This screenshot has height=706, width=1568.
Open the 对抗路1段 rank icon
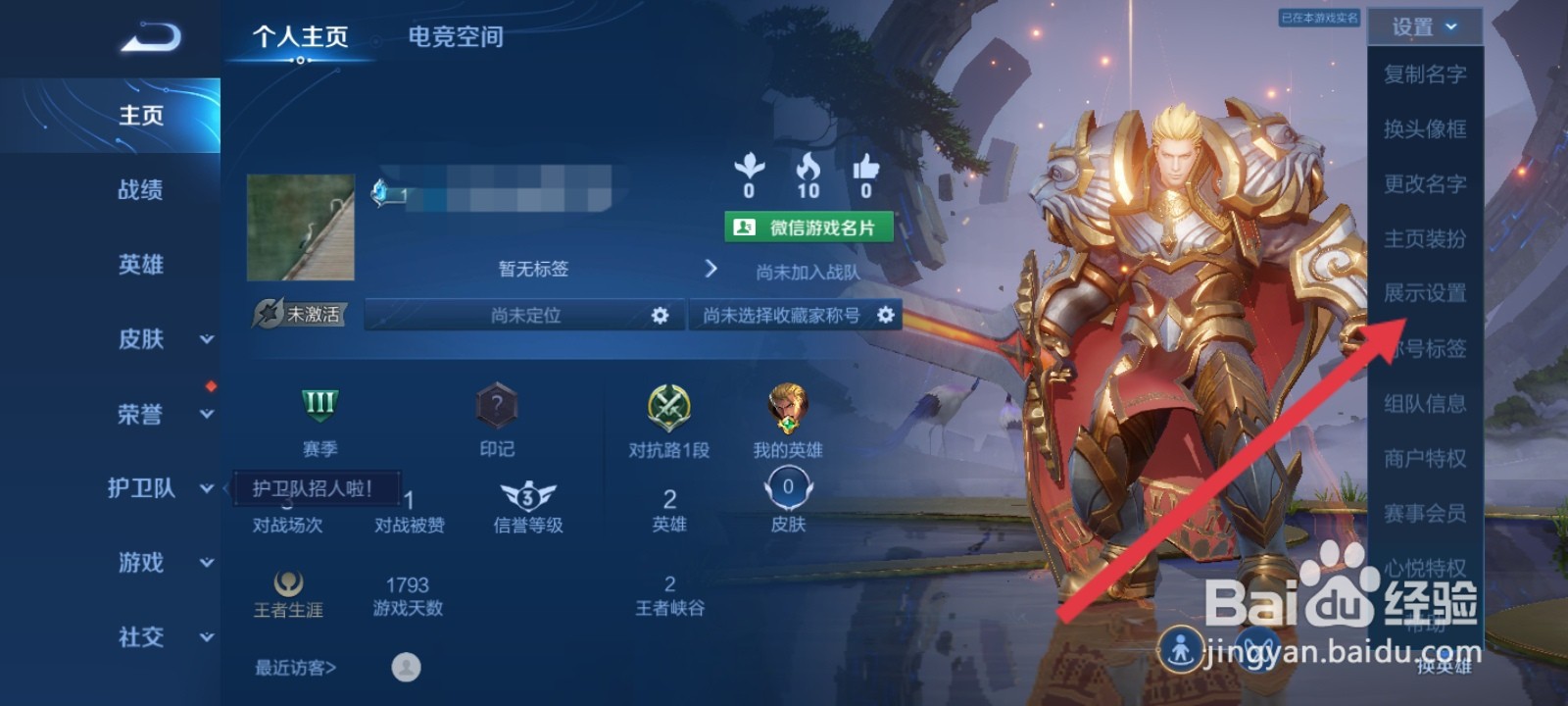tap(671, 407)
